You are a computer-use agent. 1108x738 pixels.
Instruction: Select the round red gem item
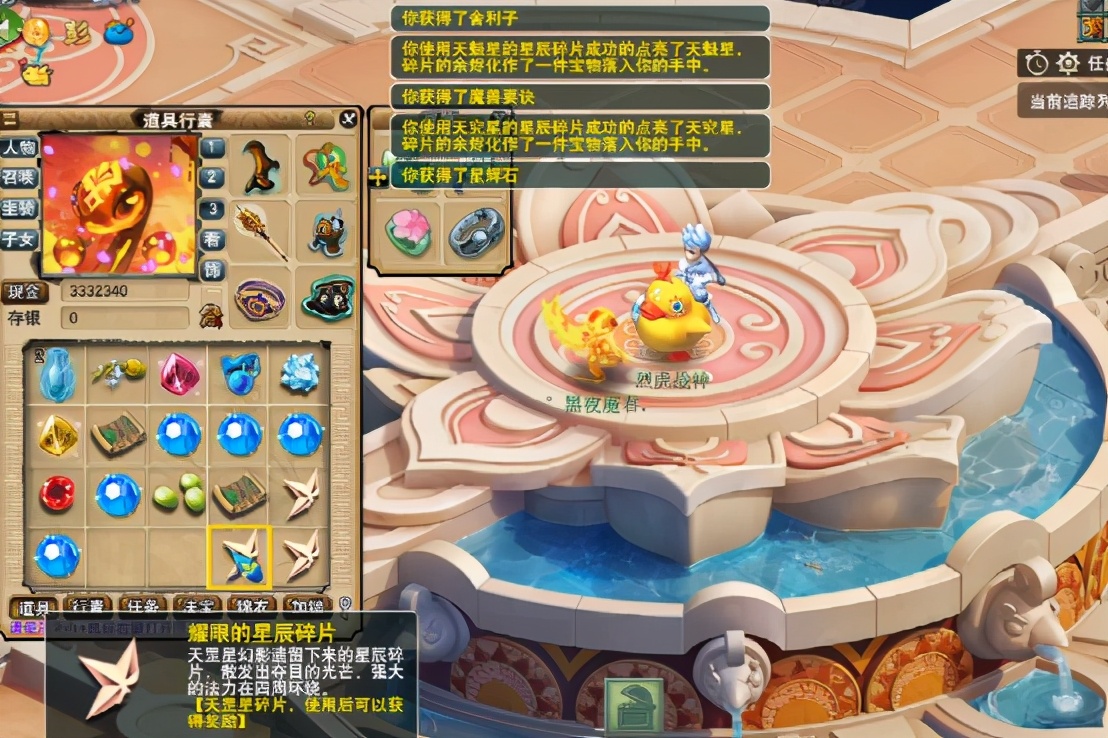(x=56, y=493)
